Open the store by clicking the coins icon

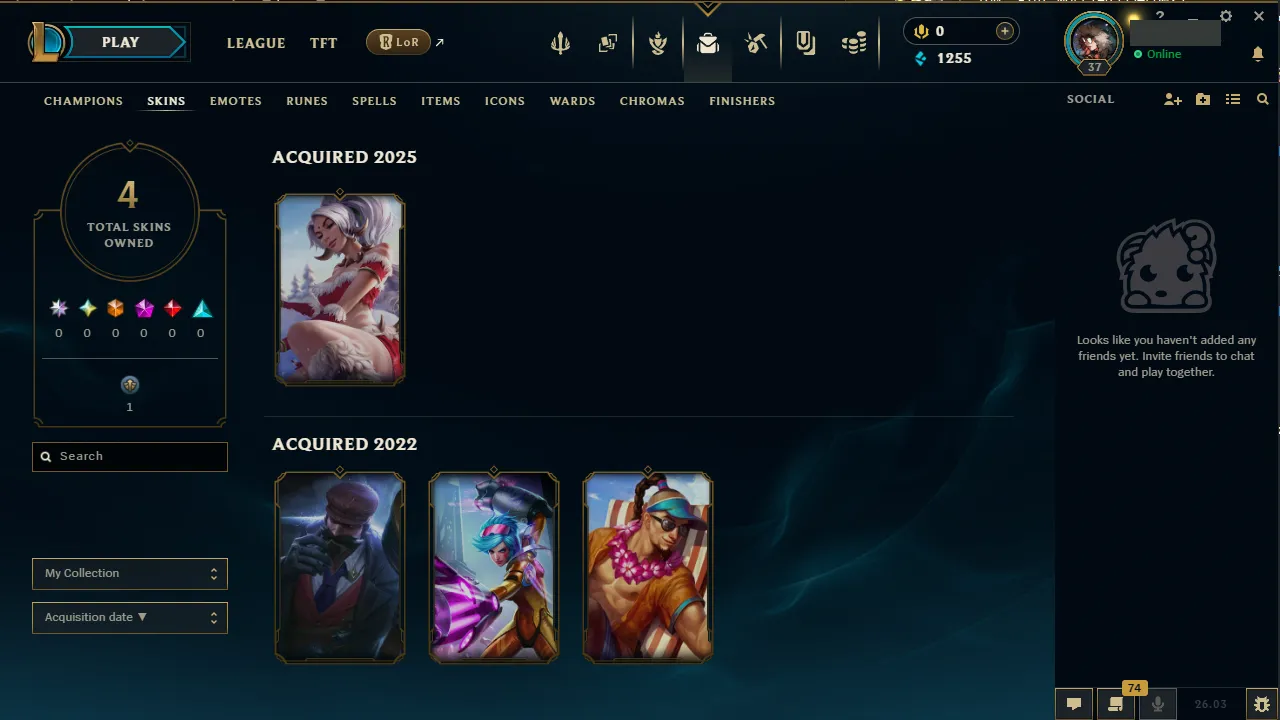[854, 42]
